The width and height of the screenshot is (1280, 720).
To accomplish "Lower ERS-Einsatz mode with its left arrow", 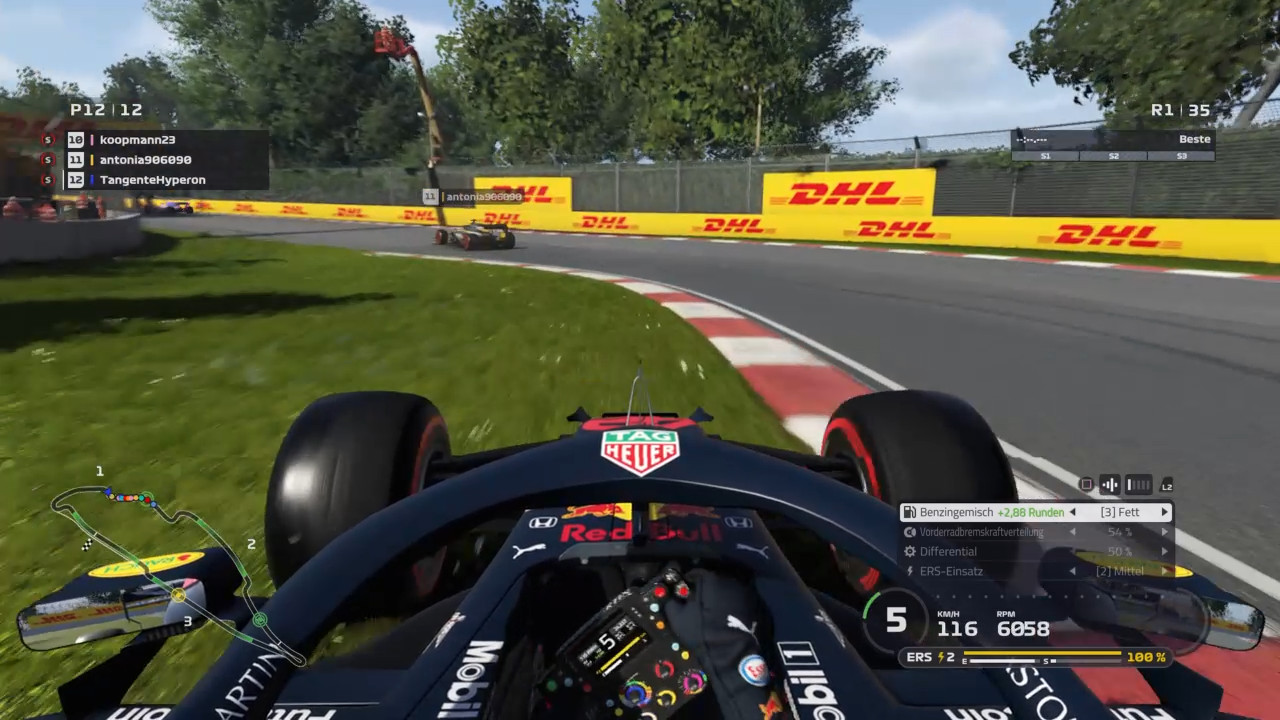I will tap(1072, 571).
